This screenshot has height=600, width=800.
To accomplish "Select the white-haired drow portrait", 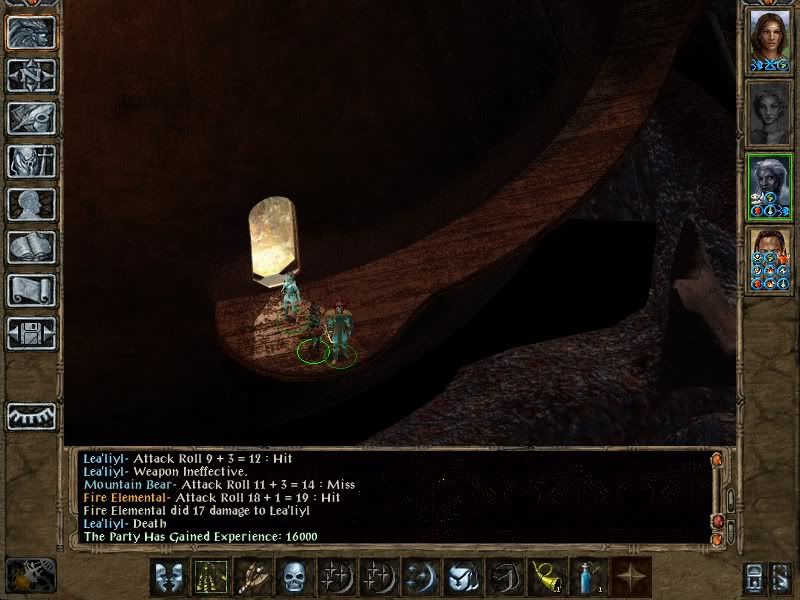I will click(769, 185).
